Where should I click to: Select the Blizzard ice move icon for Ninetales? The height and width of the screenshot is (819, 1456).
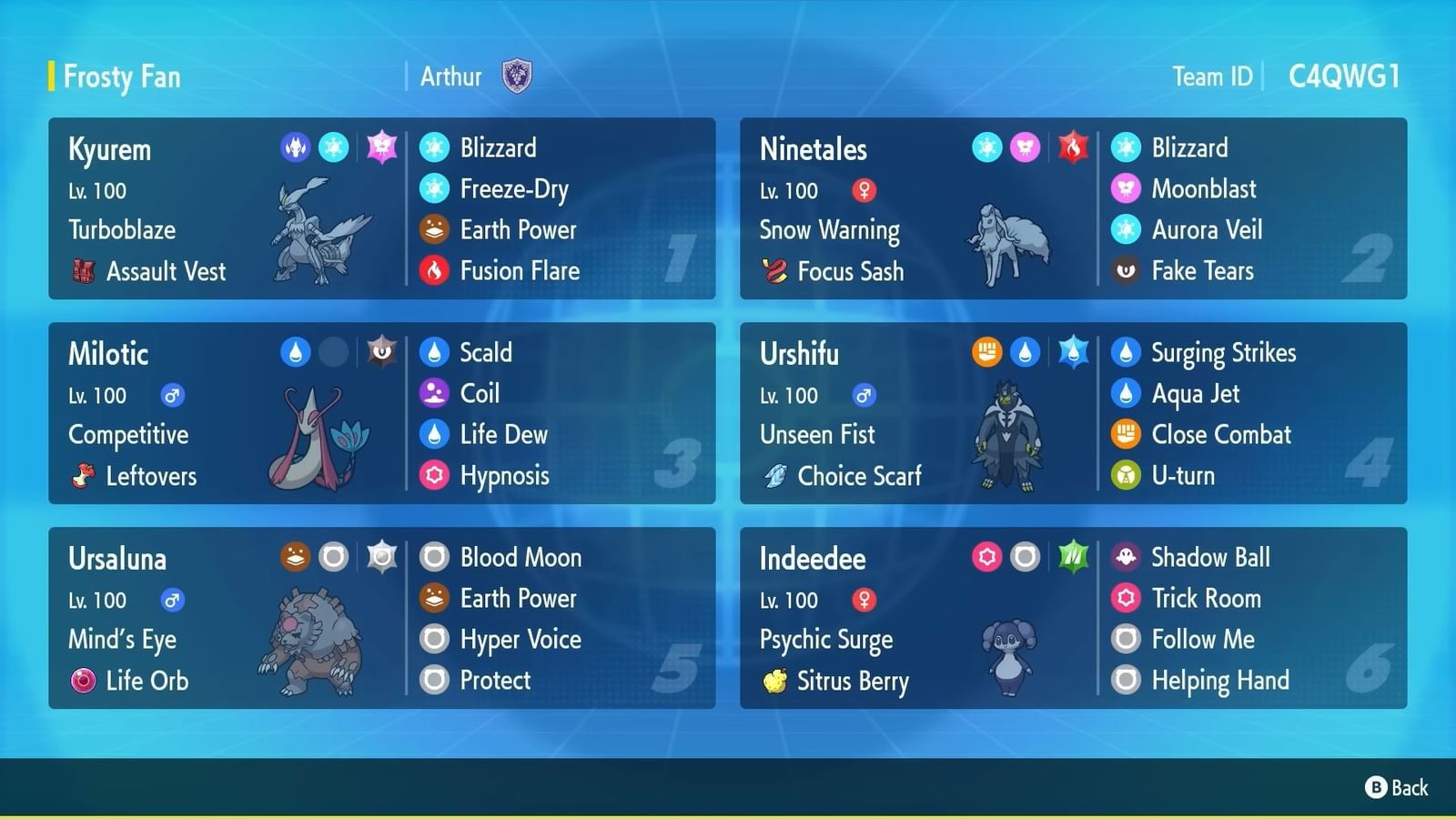[x=1127, y=147]
